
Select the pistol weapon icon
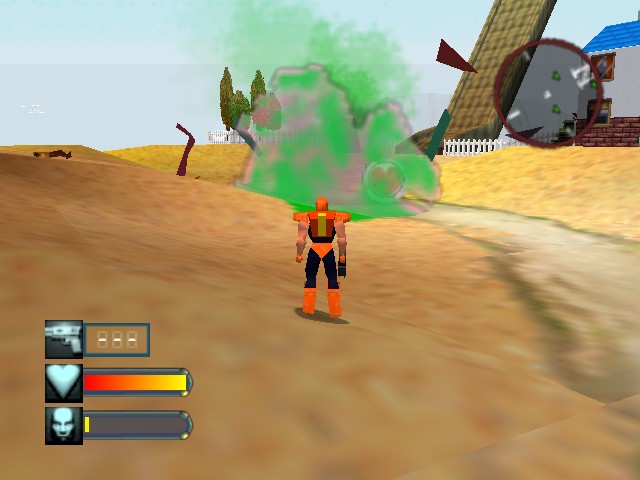point(64,339)
